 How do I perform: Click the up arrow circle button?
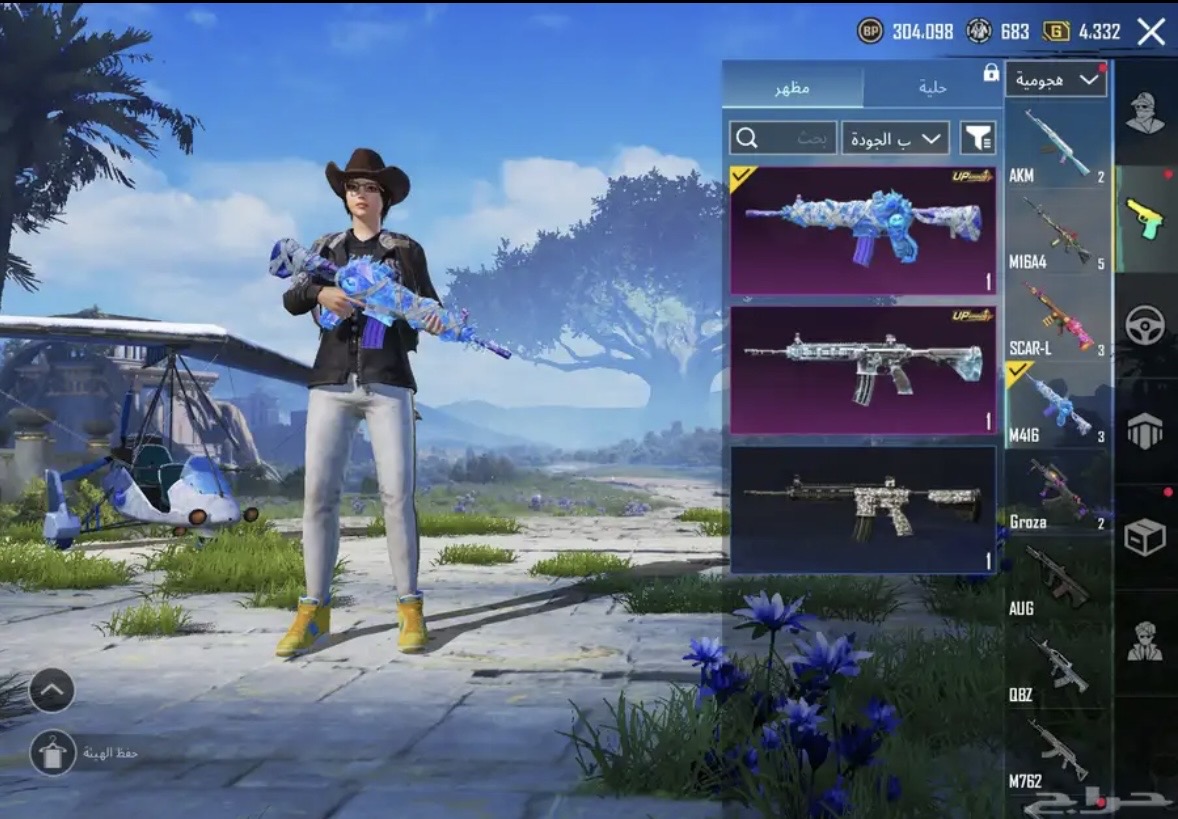pyautogui.click(x=52, y=689)
